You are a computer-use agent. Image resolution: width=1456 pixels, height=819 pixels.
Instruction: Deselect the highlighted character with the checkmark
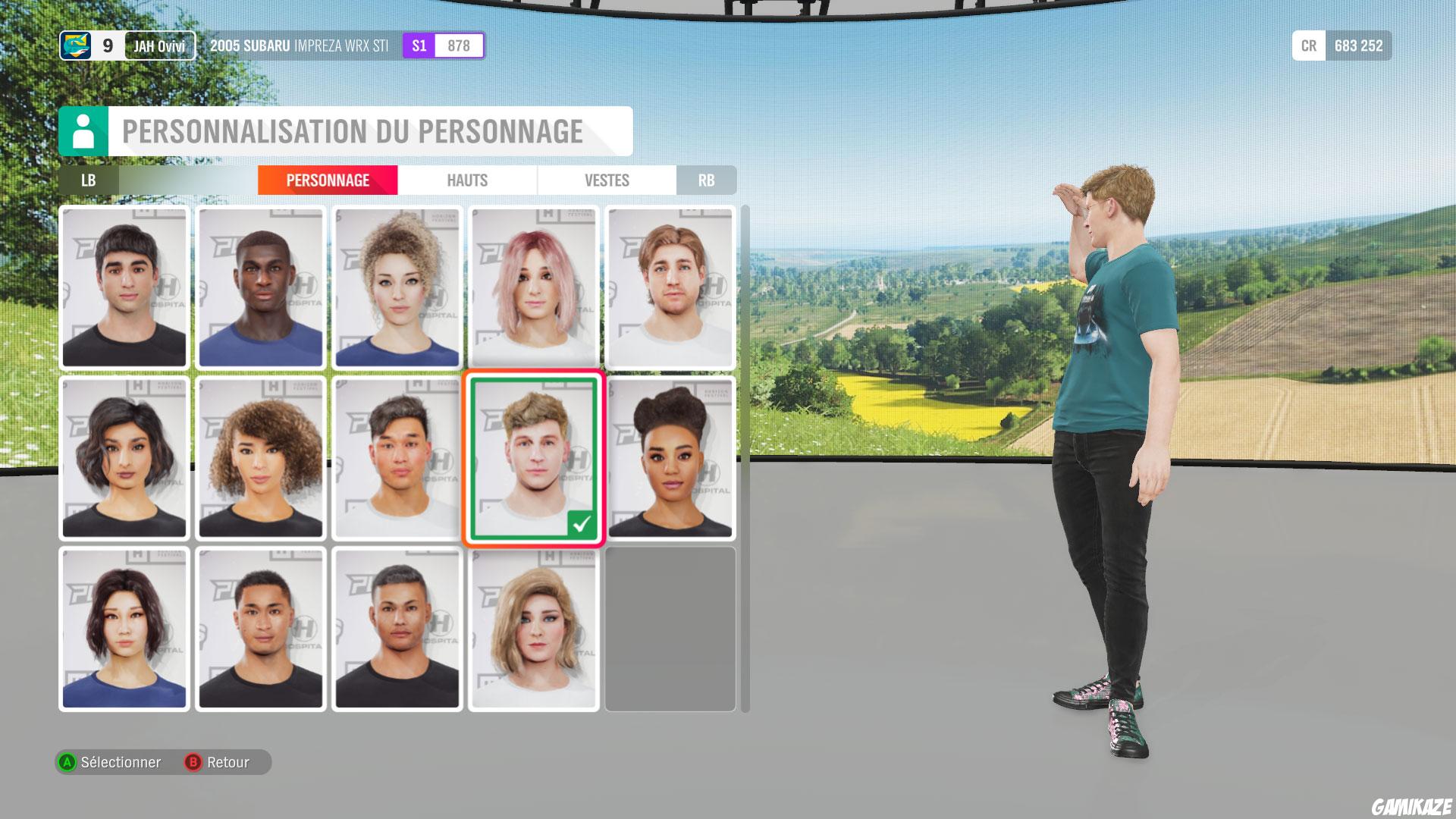pyautogui.click(x=532, y=455)
